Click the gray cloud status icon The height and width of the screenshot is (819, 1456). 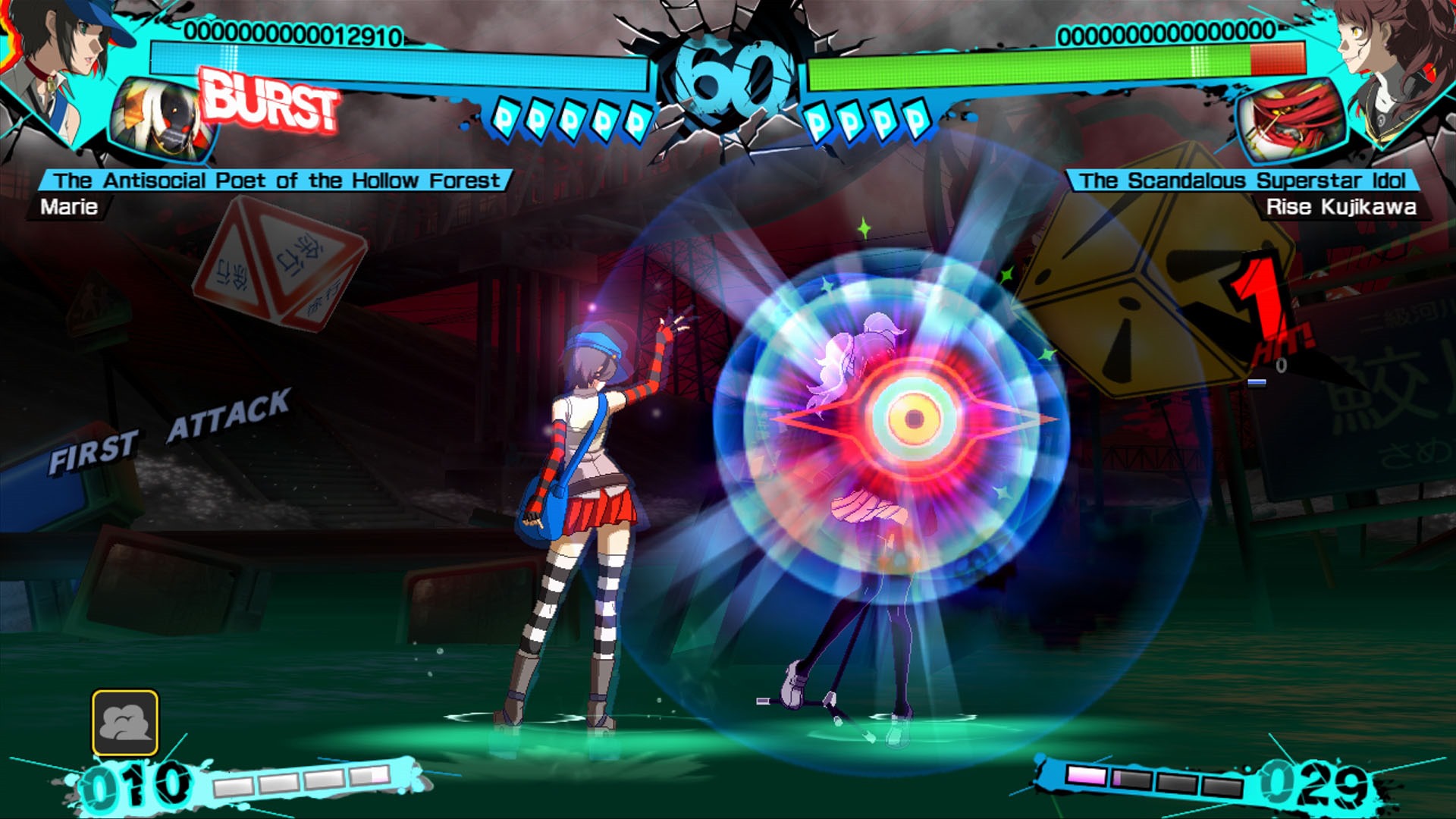(125, 723)
